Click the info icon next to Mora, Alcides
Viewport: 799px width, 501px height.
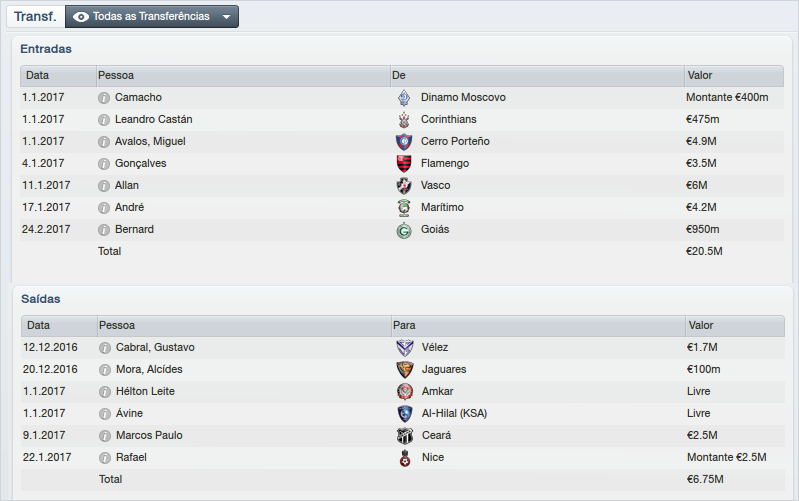[x=103, y=369]
